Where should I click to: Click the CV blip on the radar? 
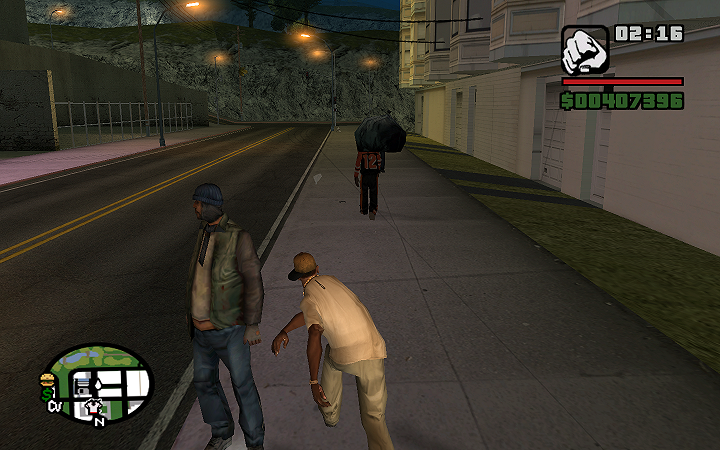pos(53,407)
